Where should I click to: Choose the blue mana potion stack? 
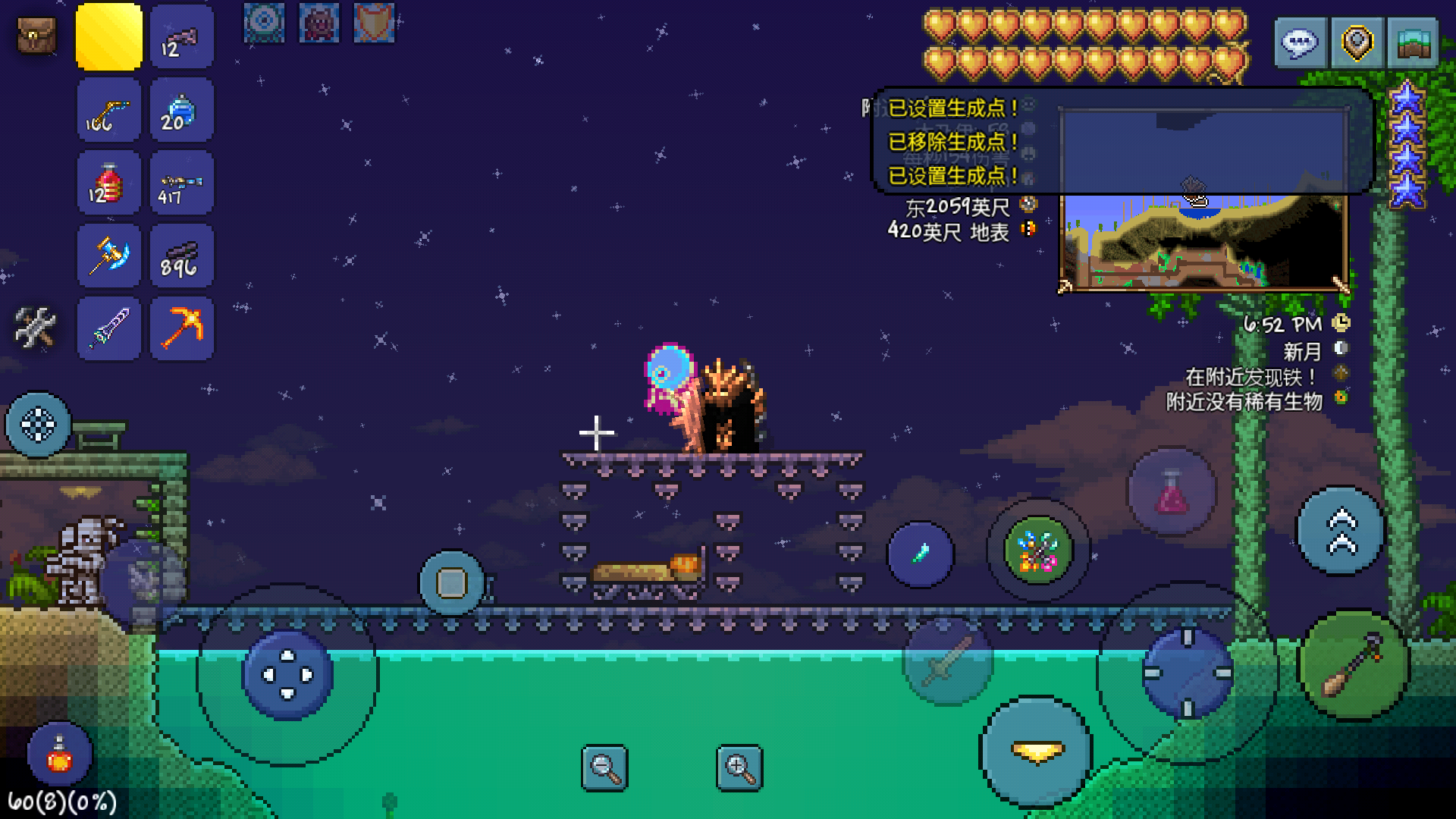(182, 110)
